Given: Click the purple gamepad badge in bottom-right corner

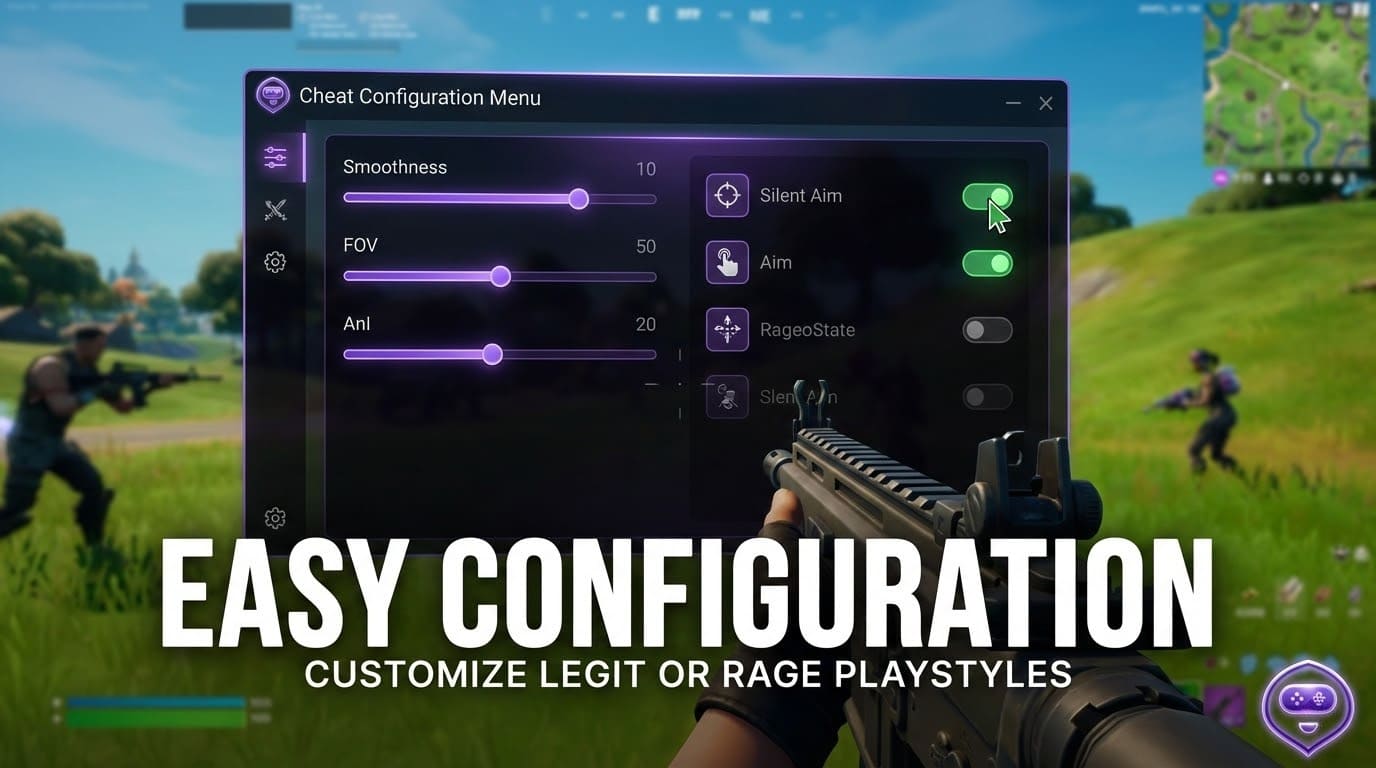Looking at the screenshot, I should (x=1308, y=707).
